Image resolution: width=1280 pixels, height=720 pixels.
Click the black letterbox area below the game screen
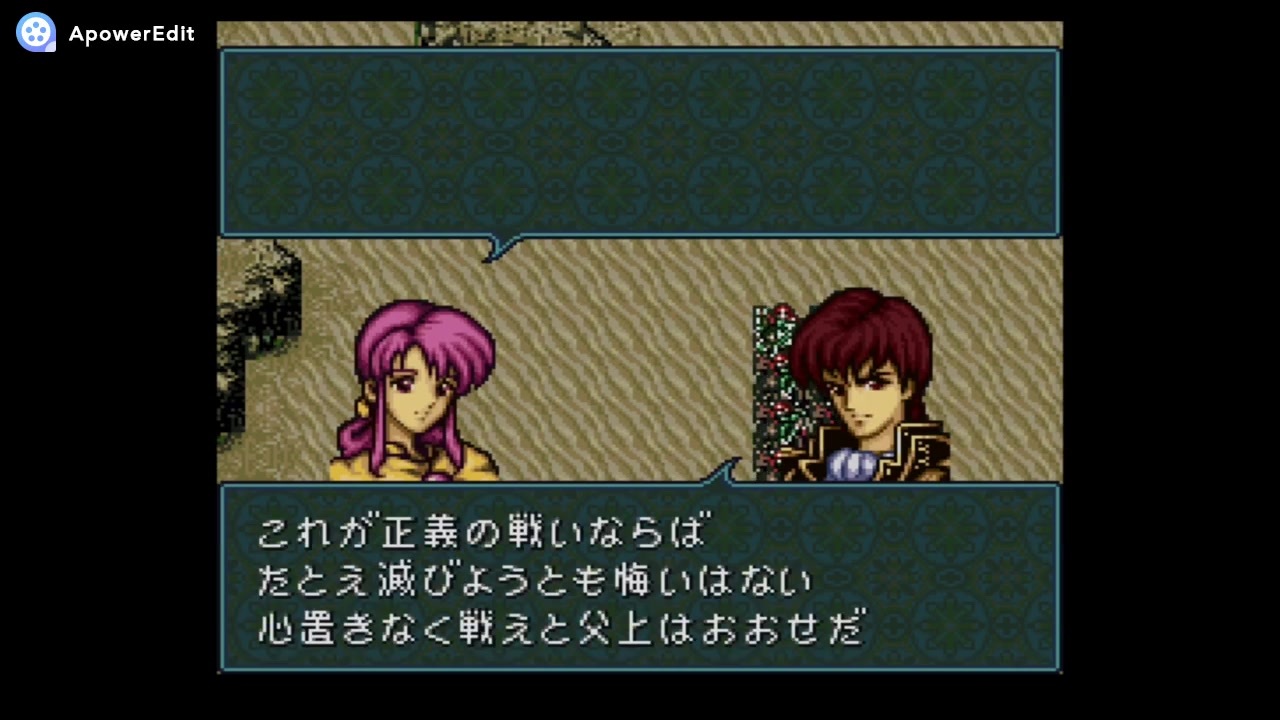[640, 700]
